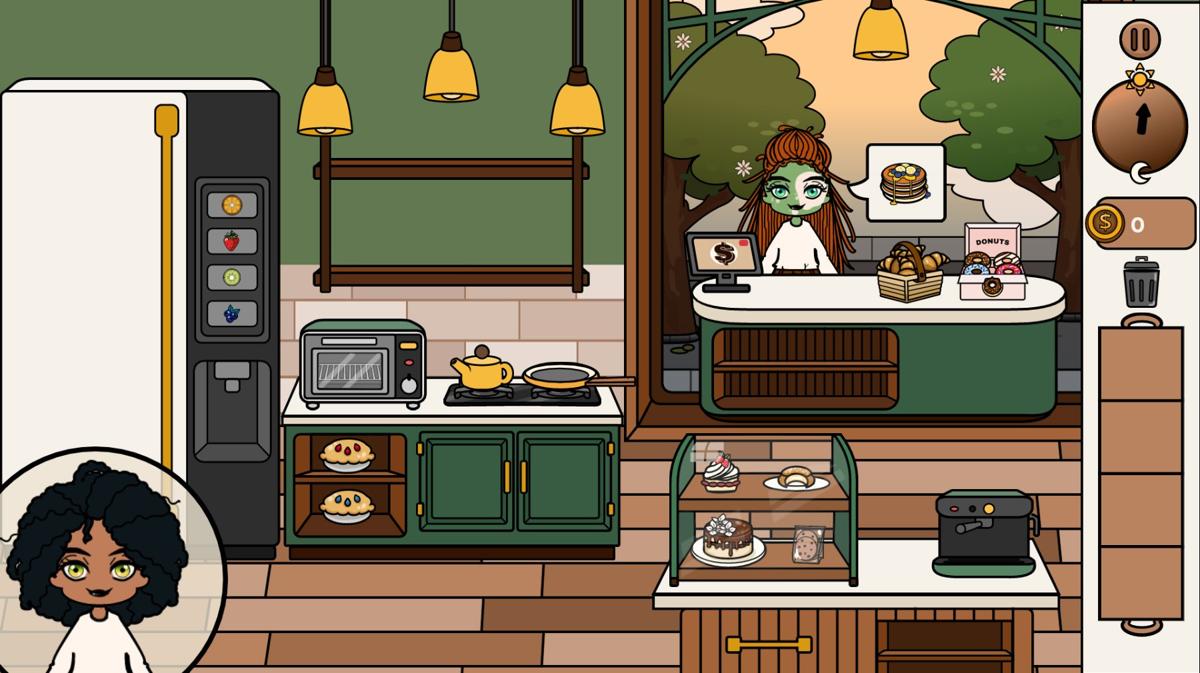This screenshot has width=1200, height=673.
Task: Pause the game
Action: 1140,40
